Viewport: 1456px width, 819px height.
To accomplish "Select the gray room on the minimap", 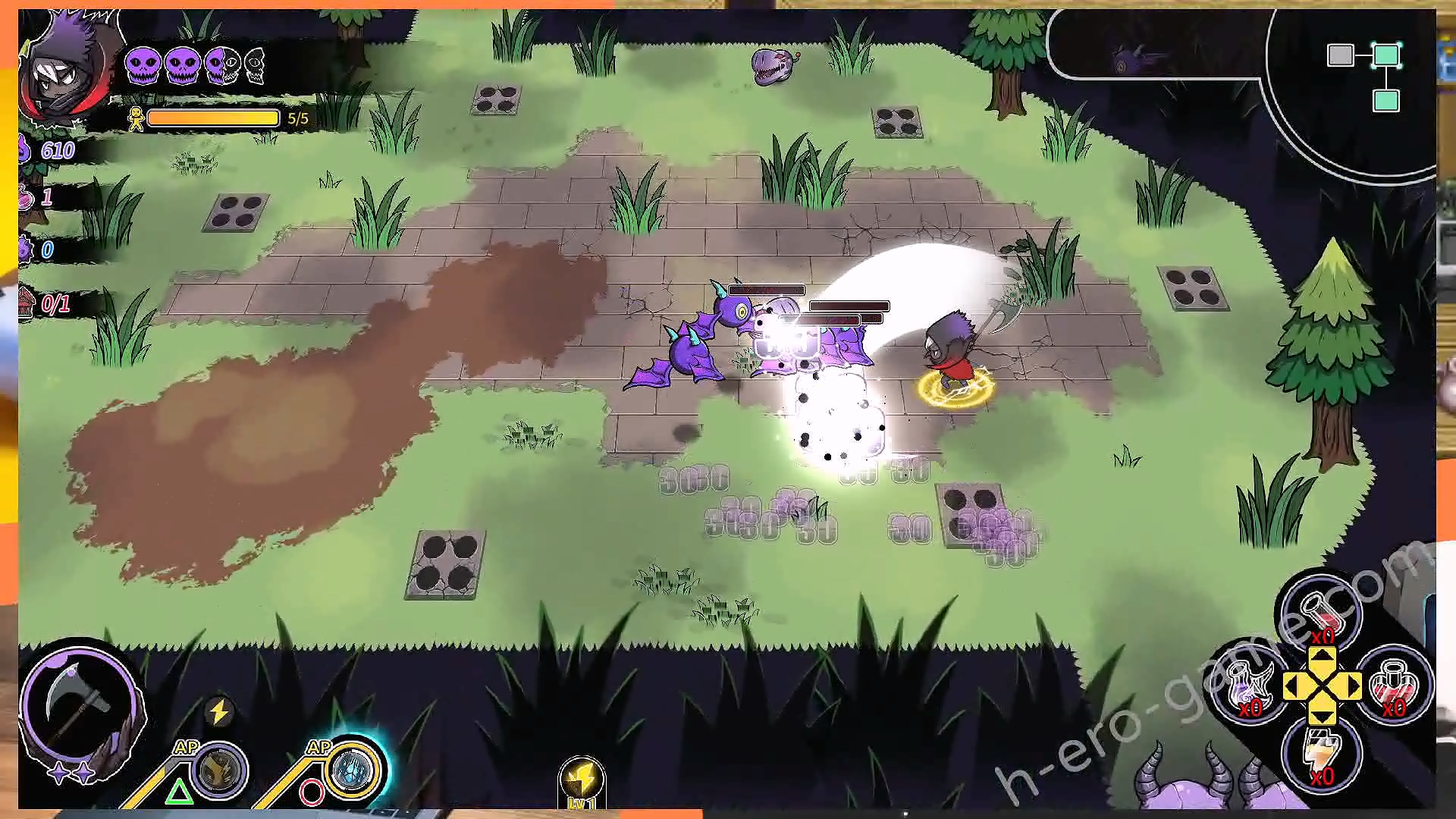I will 1340,55.
